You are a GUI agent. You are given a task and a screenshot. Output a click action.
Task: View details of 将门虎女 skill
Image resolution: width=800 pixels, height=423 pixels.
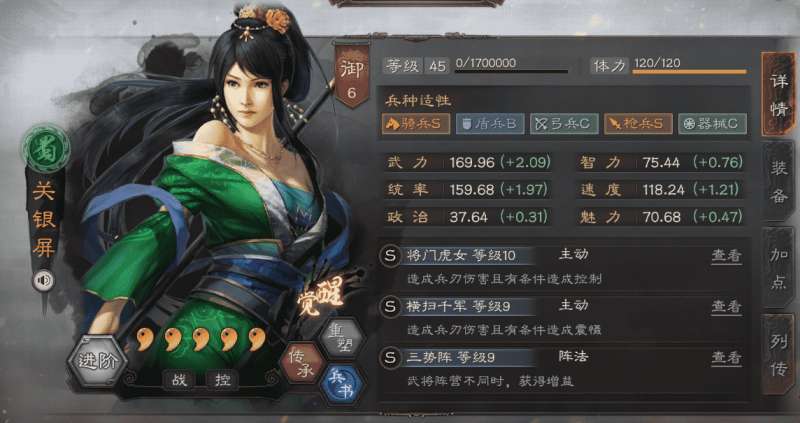(726, 255)
